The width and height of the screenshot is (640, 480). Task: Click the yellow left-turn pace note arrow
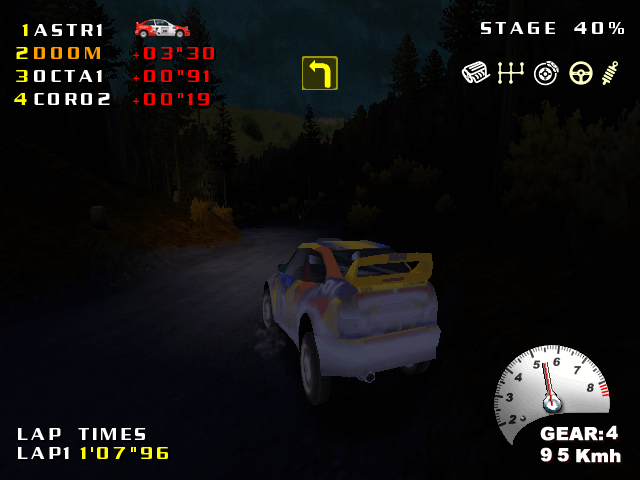(x=320, y=73)
